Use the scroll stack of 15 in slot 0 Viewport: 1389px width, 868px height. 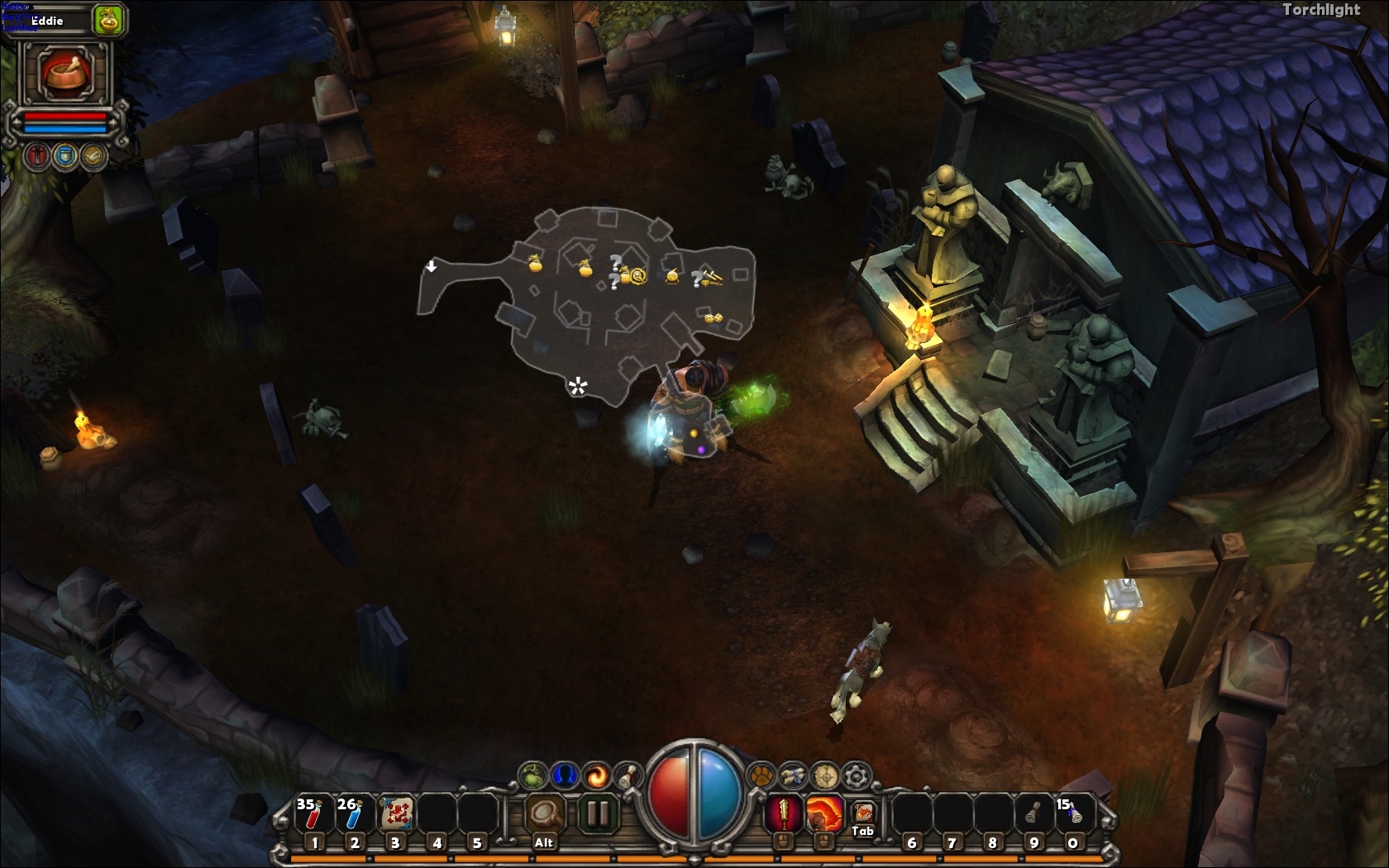(1072, 814)
